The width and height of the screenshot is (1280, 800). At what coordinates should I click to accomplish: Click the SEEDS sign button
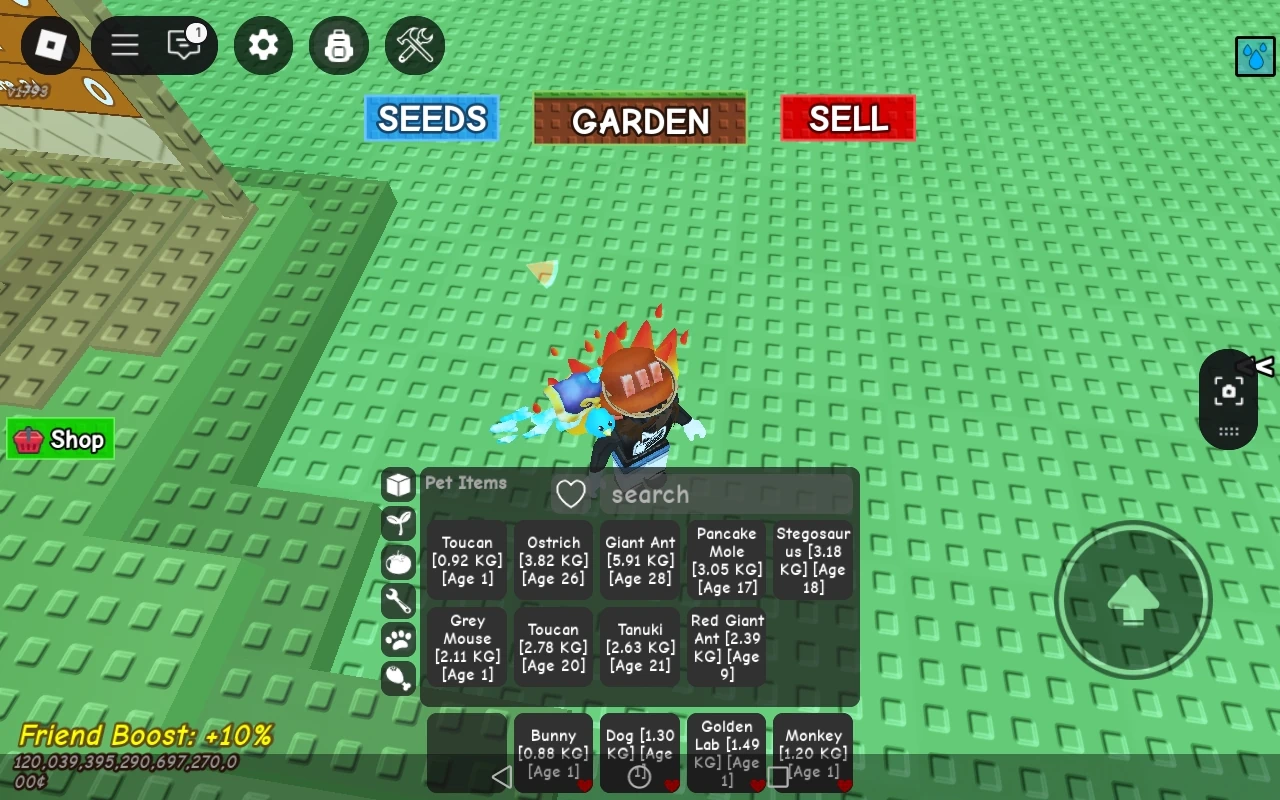click(x=431, y=118)
